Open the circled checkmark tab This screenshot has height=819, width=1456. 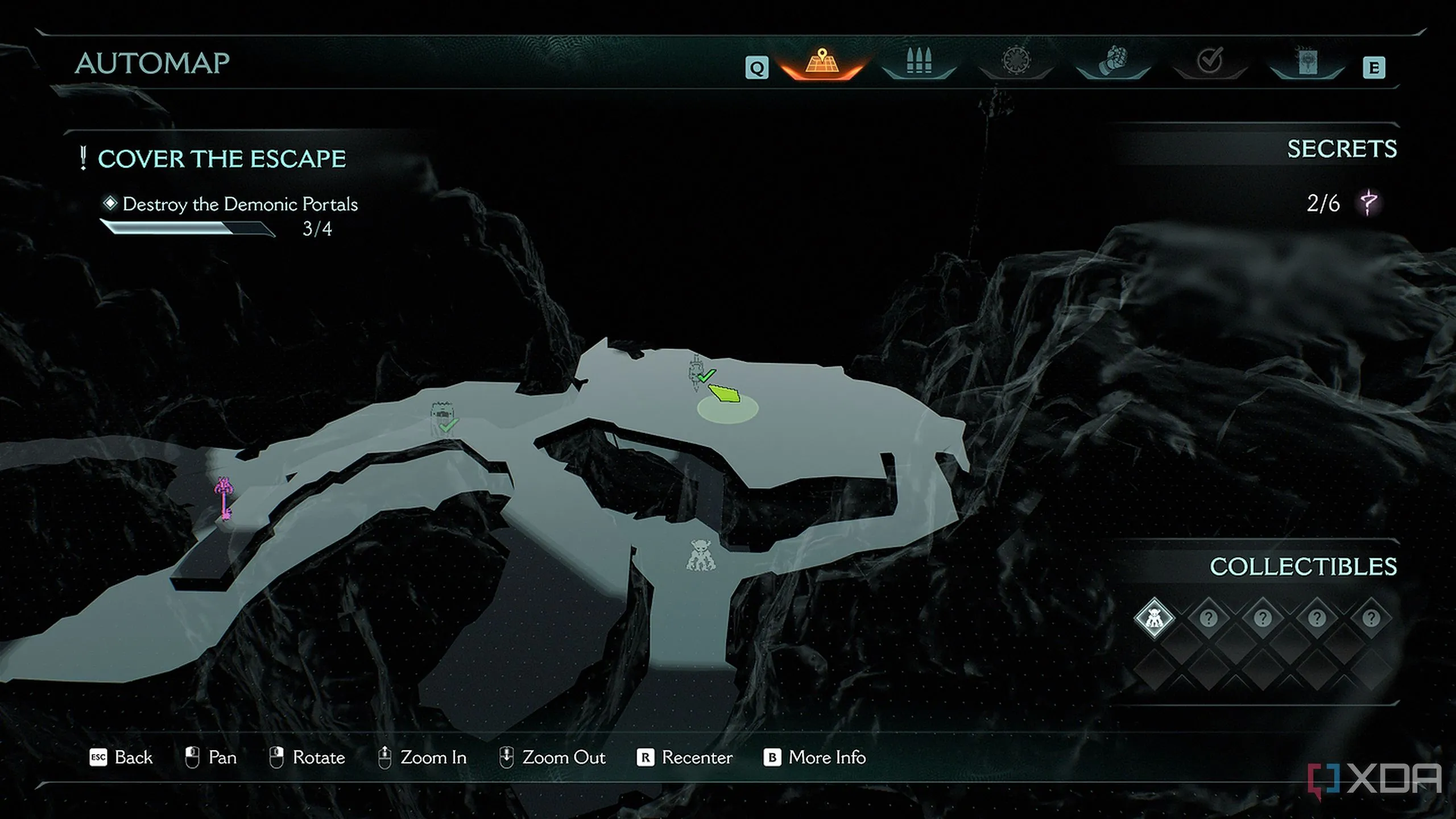[1209, 61]
